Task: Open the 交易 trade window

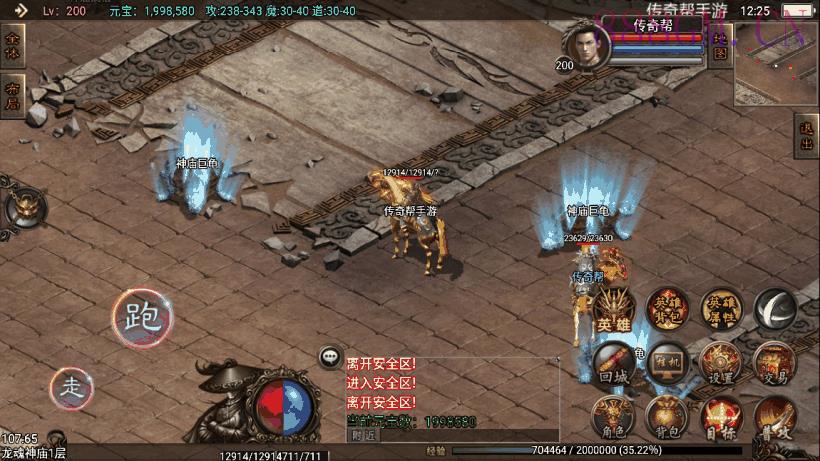Action: 775,365
